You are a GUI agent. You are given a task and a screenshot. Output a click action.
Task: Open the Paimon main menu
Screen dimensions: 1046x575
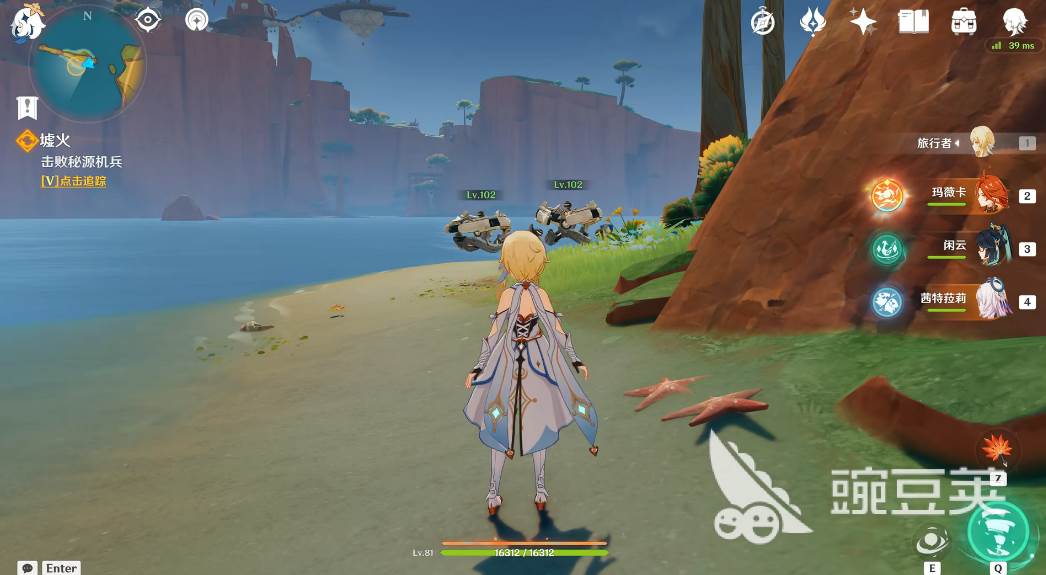point(26,22)
